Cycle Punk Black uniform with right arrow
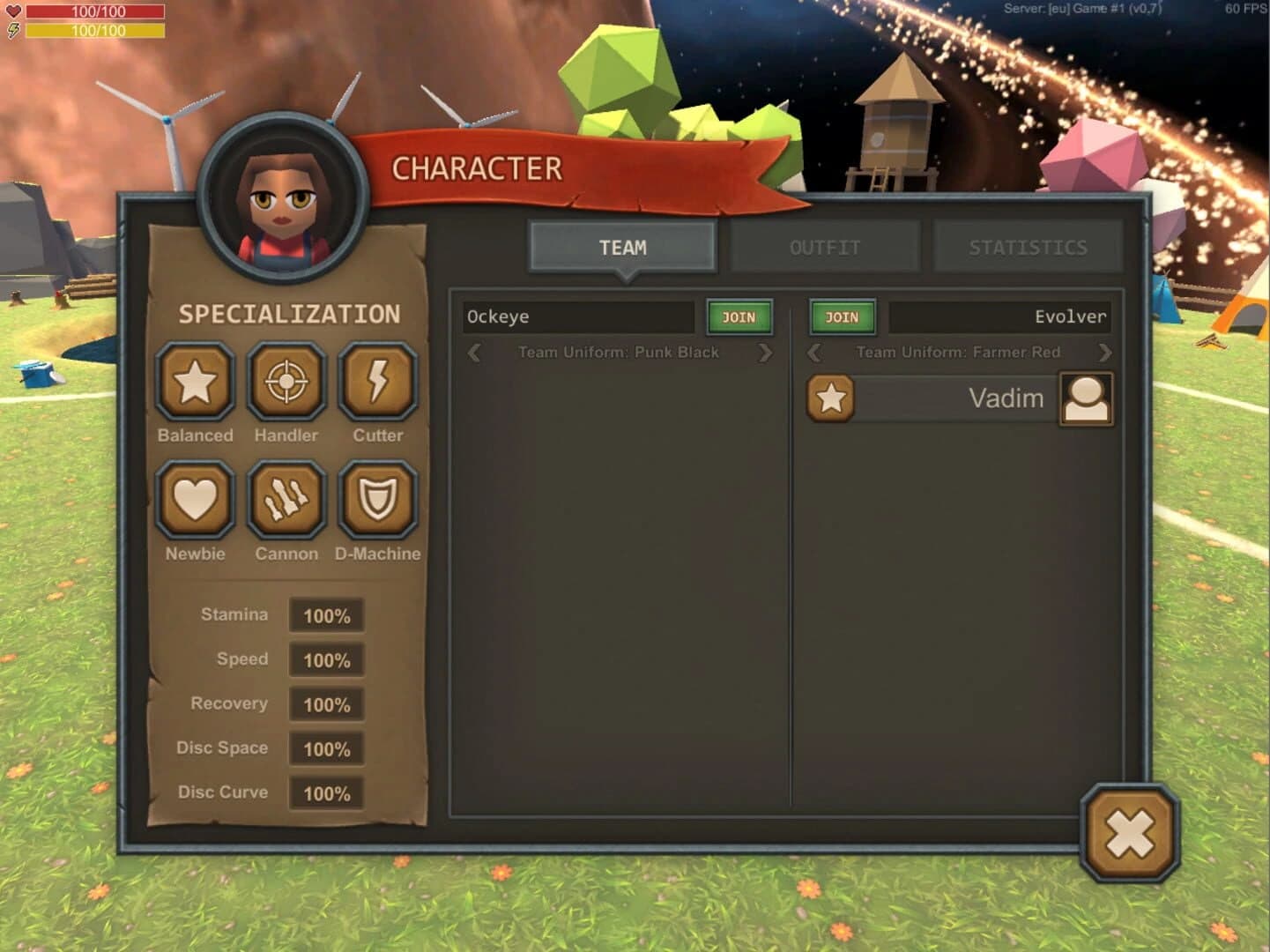 (x=765, y=352)
